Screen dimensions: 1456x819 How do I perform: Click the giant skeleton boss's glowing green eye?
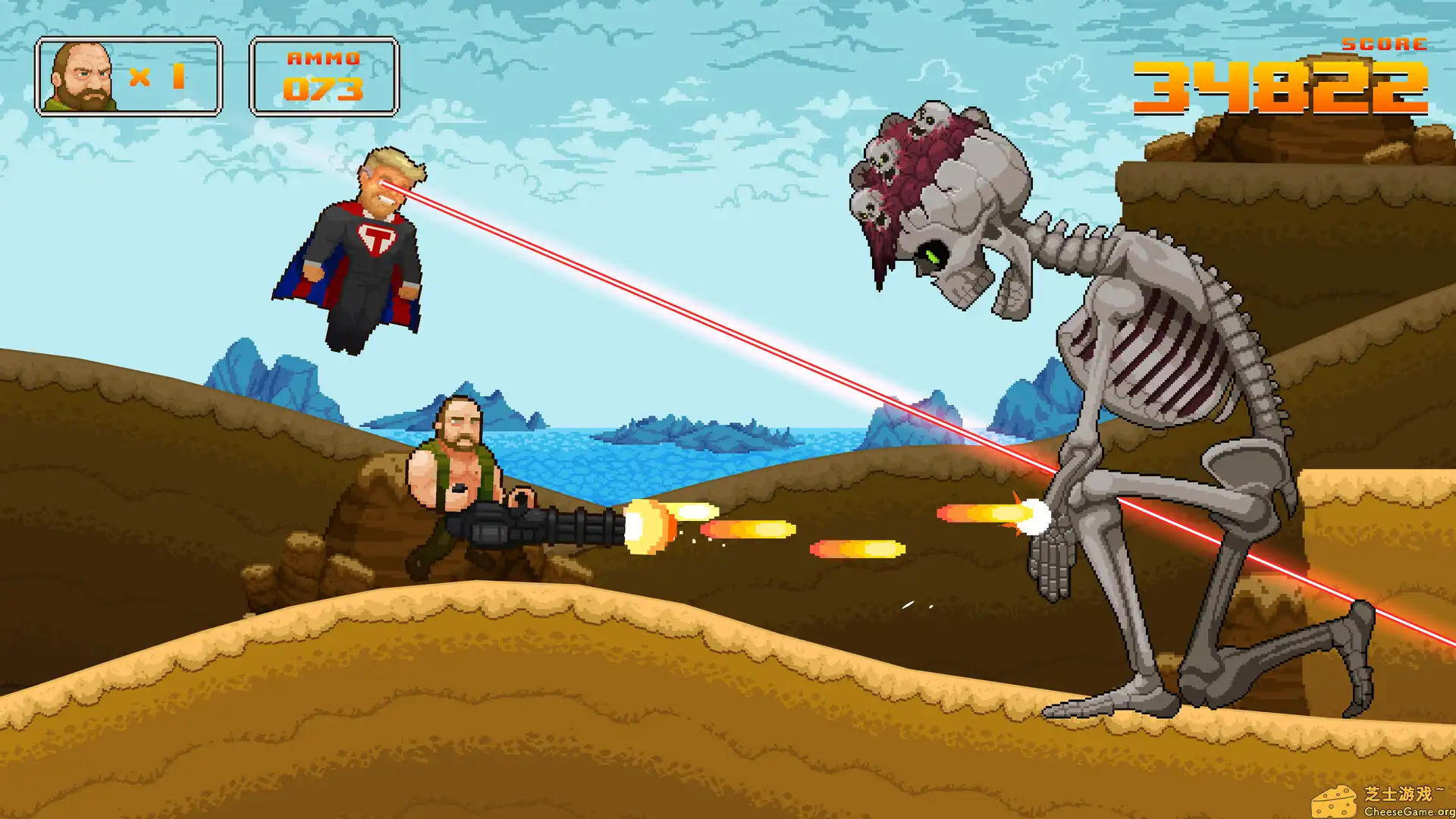pos(931,258)
